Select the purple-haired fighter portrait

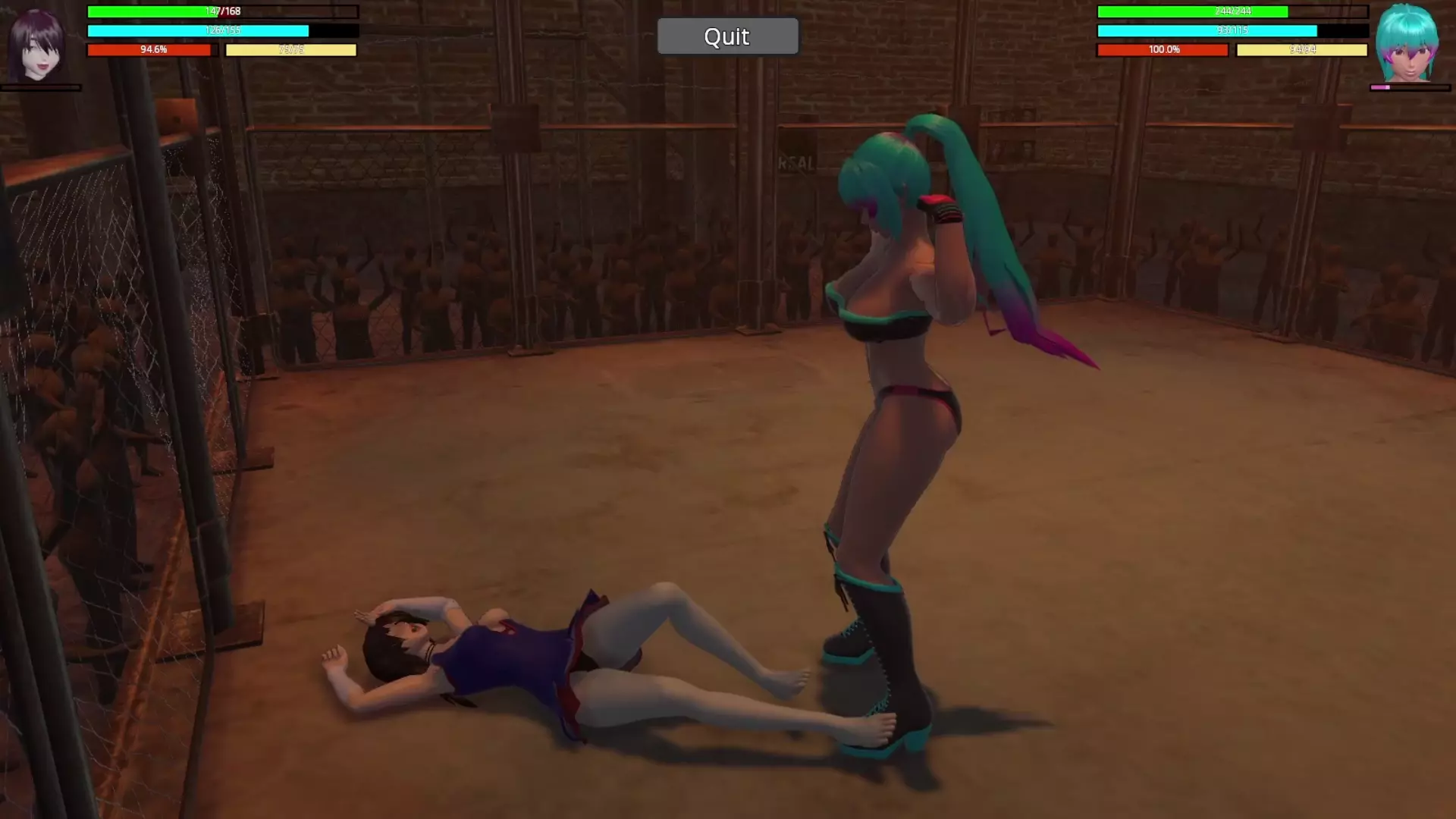pyautogui.click(x=36, y=45)
